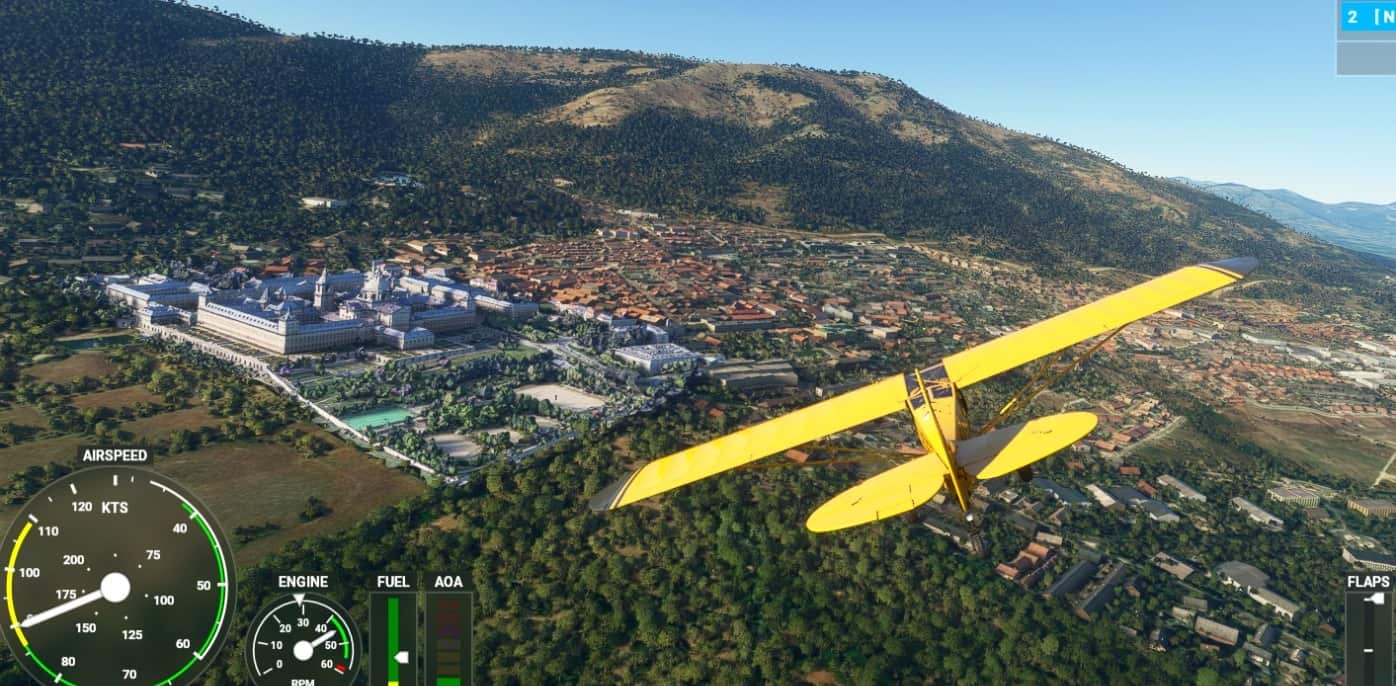1396x686 pixels.
Task: Click the flaps position marker
Action: click(x=1376, y=600)
